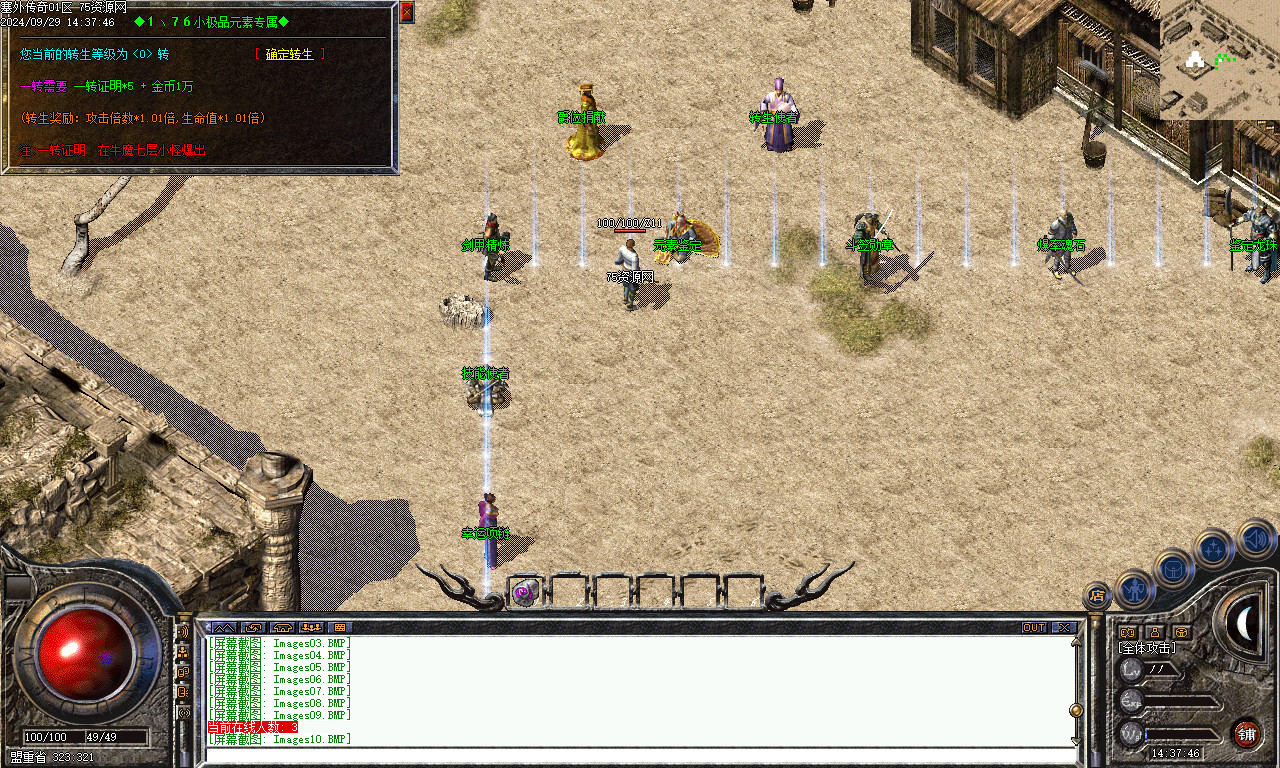1280x768 pixels.
Task: Click the X button beside OUT
Action: pyautogui.click(x=1064, y=628)
